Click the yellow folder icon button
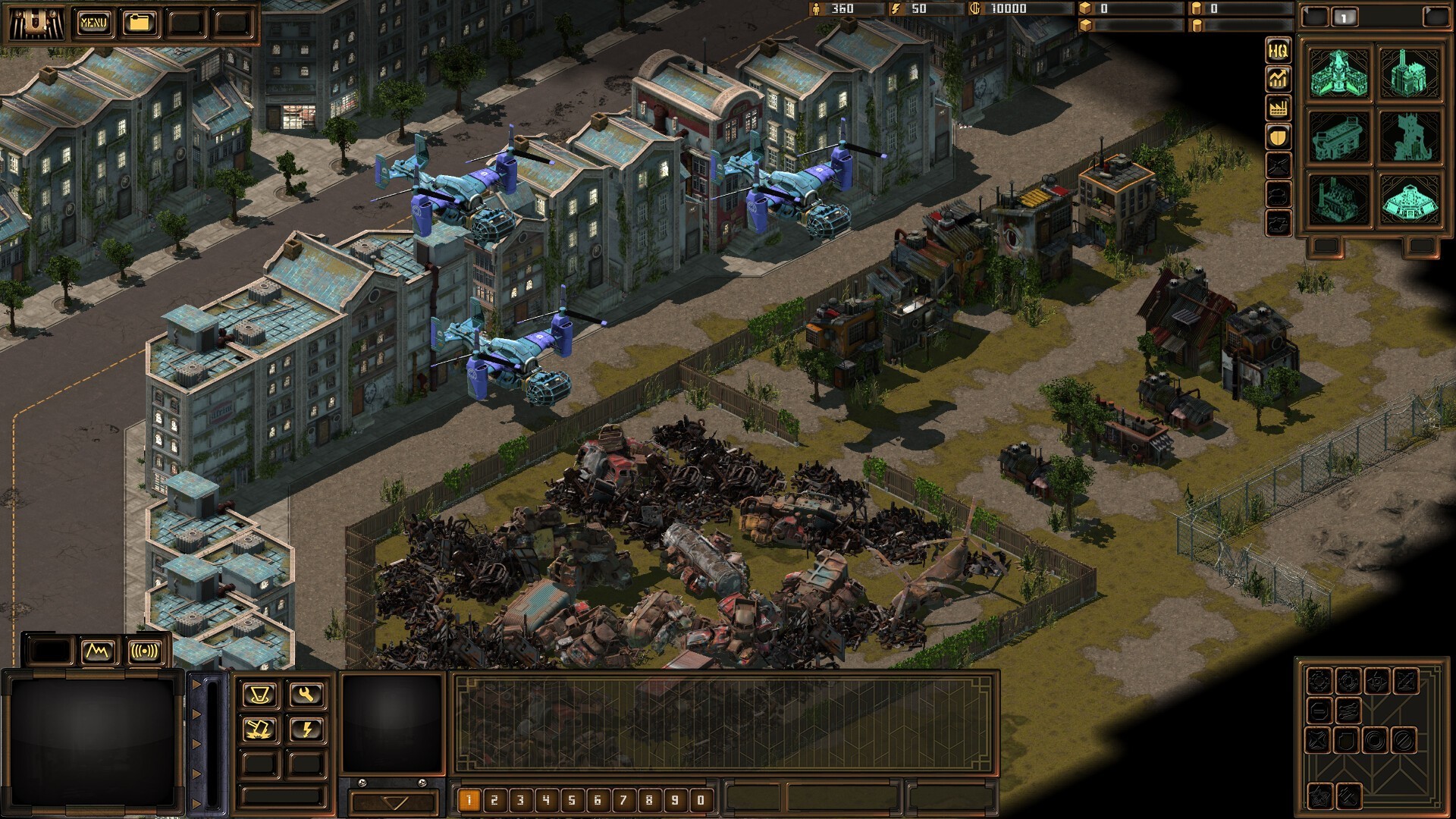 [140, 23]
